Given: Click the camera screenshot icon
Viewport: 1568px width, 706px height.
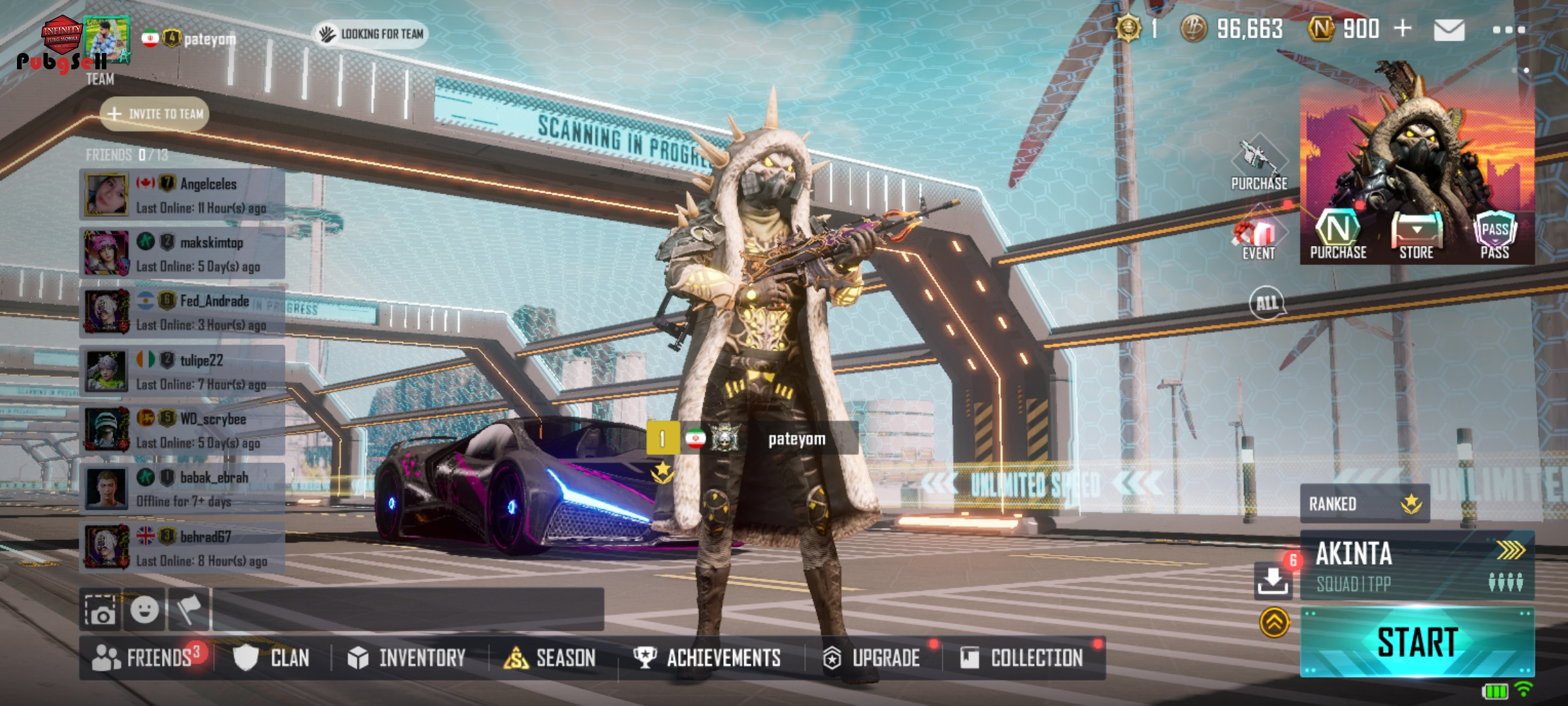Looking at the screenshot, I should [101, 611].
